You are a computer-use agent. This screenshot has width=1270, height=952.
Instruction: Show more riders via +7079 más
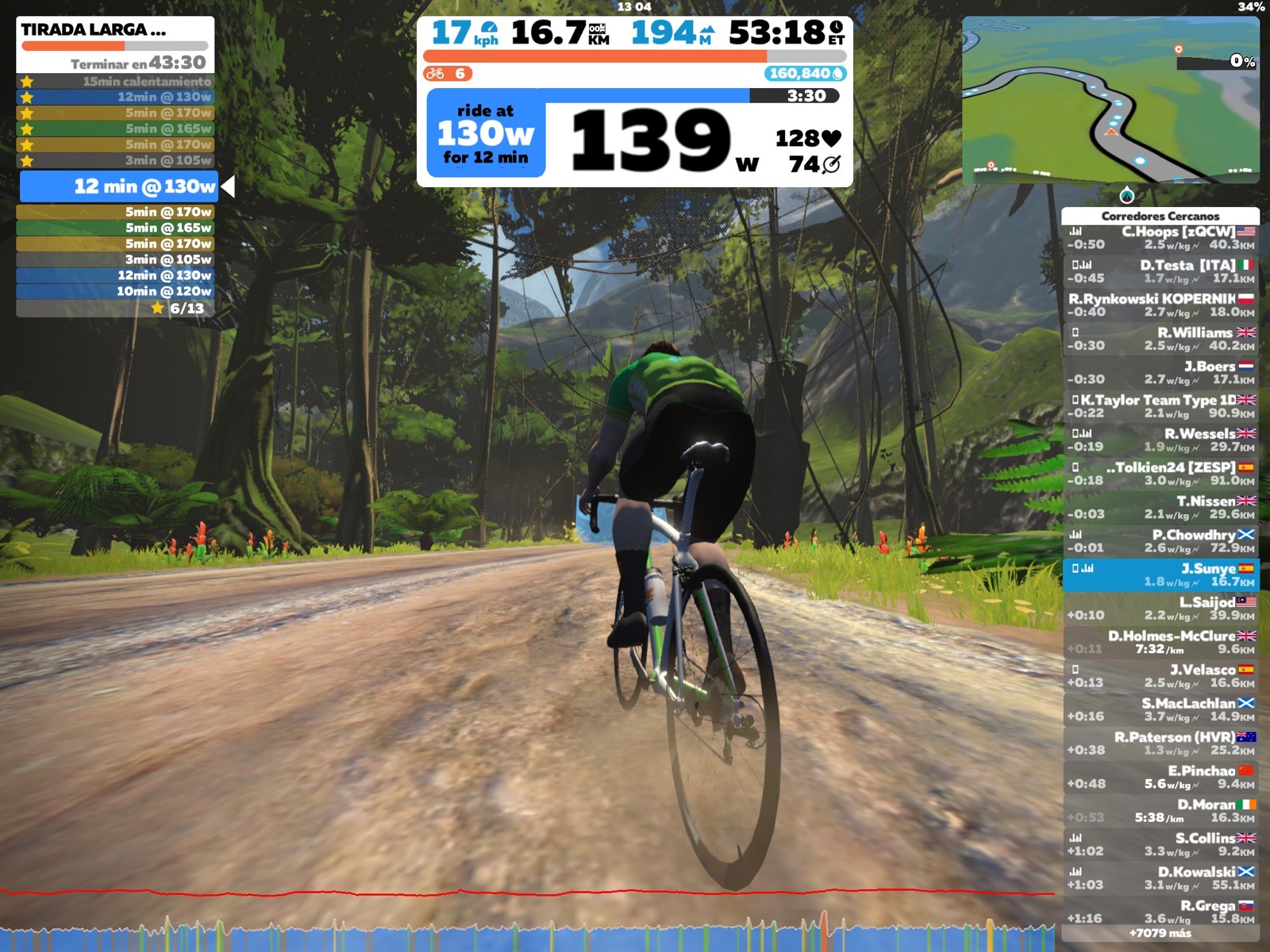pyautogui.click(x=1160, y=934)
